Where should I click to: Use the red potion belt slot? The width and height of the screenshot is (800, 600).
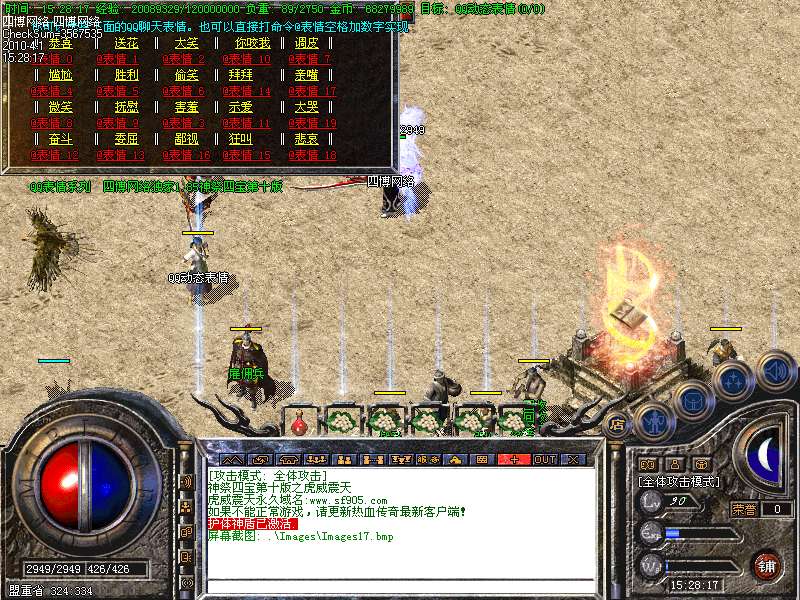coord(298,424)
